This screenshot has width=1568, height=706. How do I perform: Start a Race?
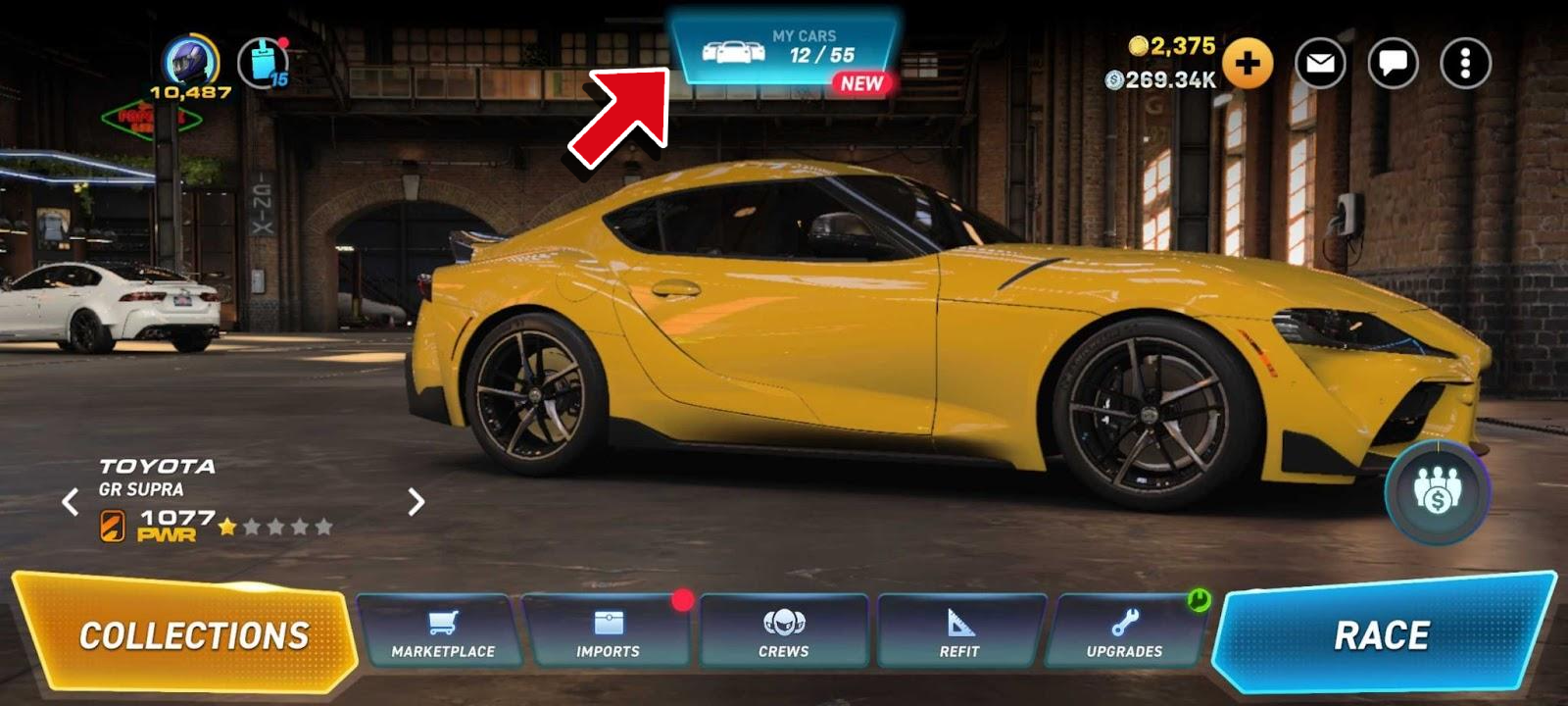1382,635
